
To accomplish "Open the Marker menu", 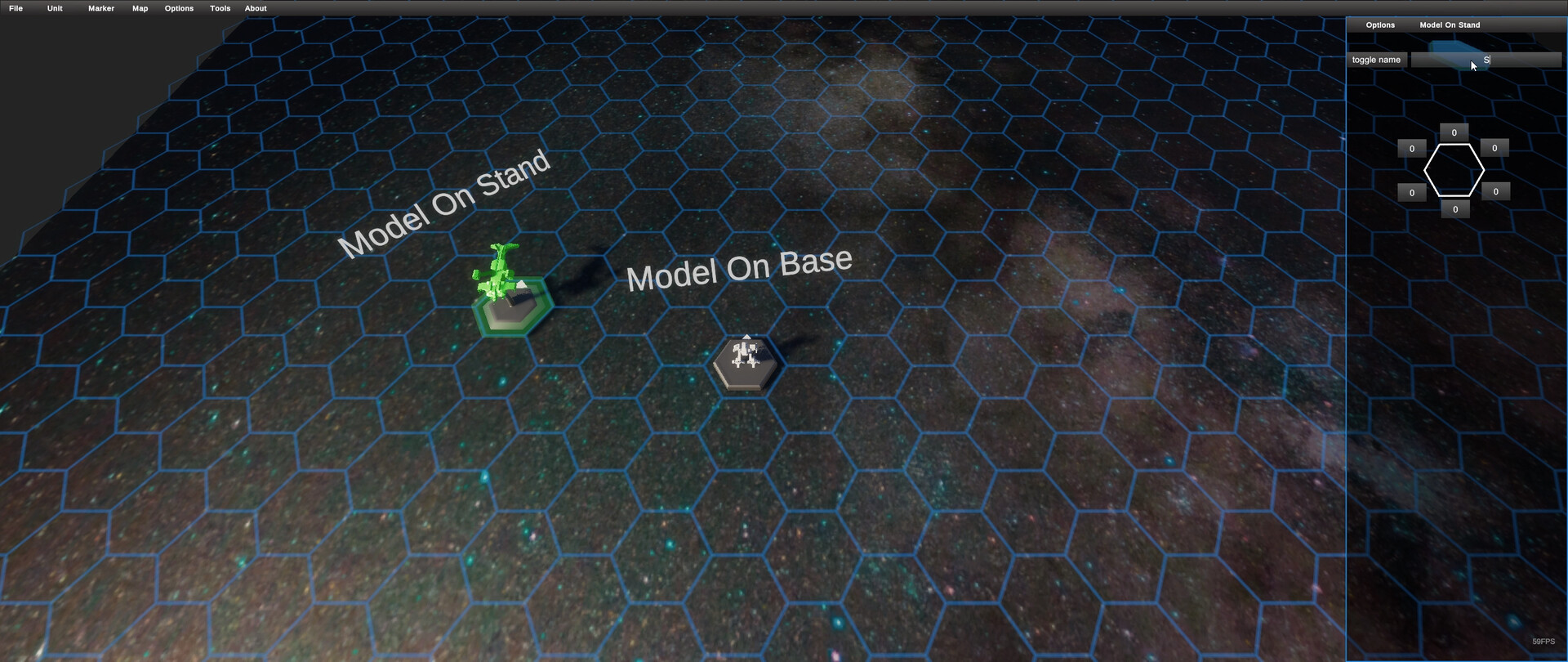I will tap(100, 8).
